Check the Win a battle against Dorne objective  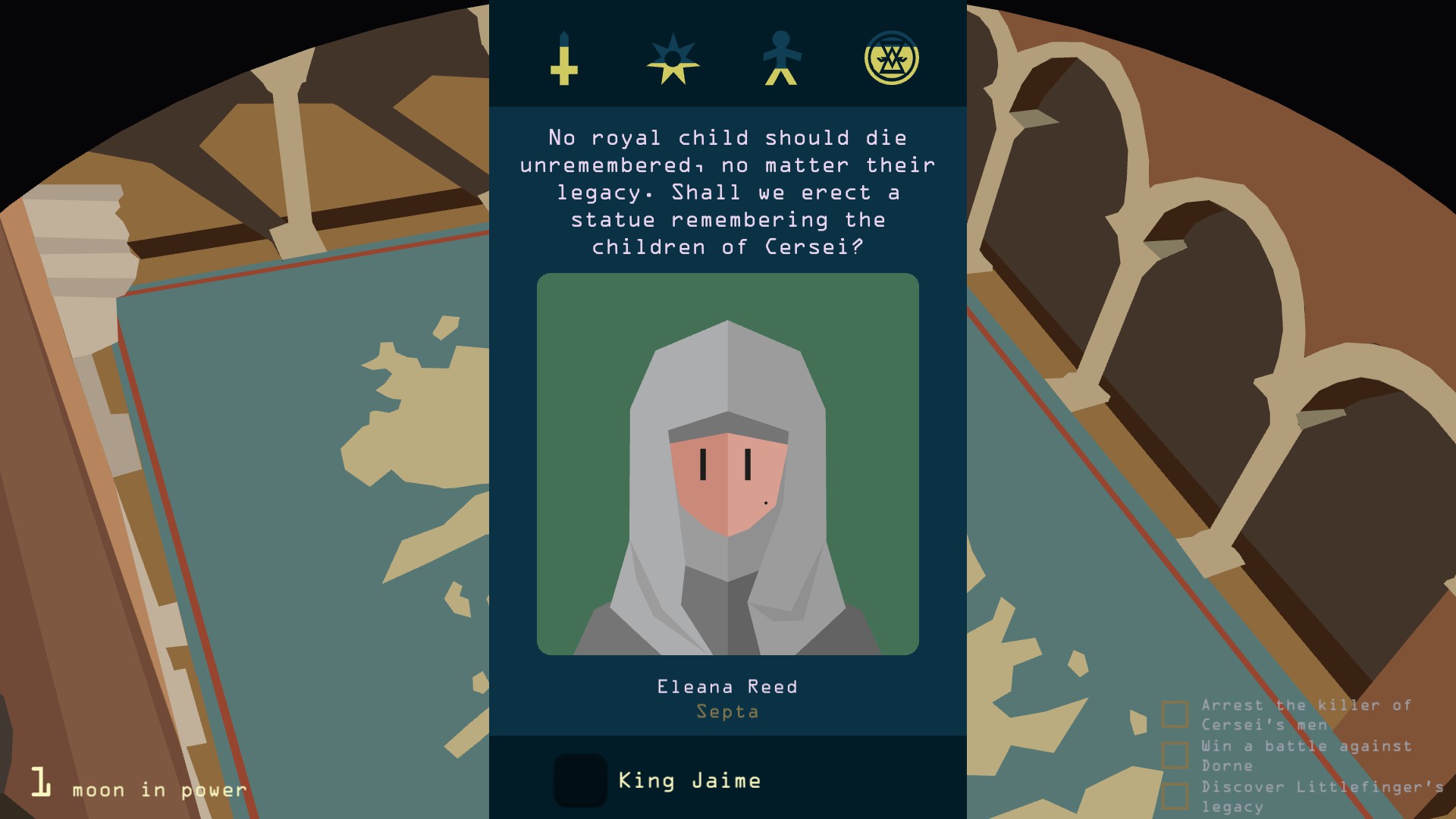[x=1175, y=755]
